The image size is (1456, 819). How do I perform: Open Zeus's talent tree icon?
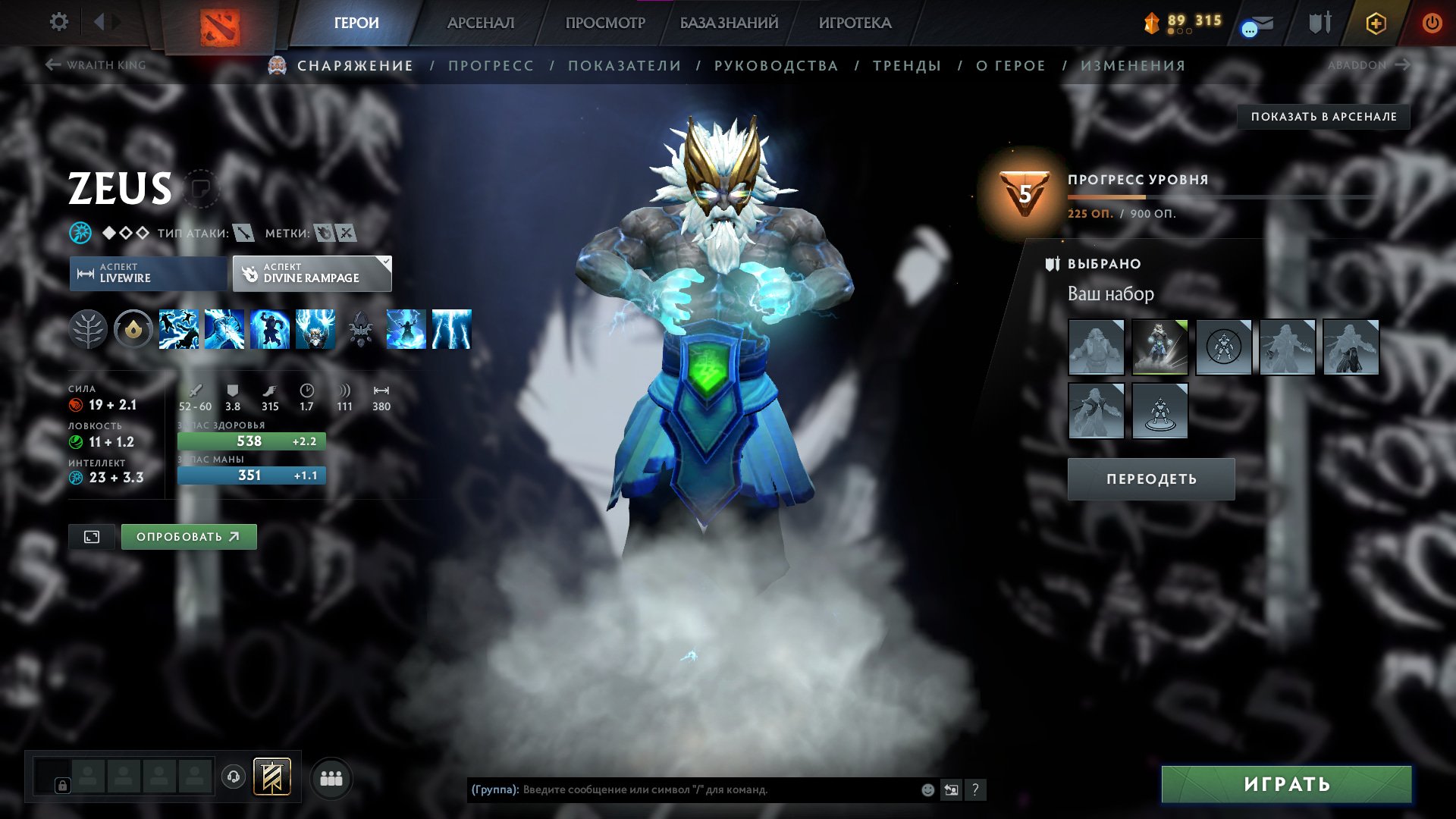[89, 328]
